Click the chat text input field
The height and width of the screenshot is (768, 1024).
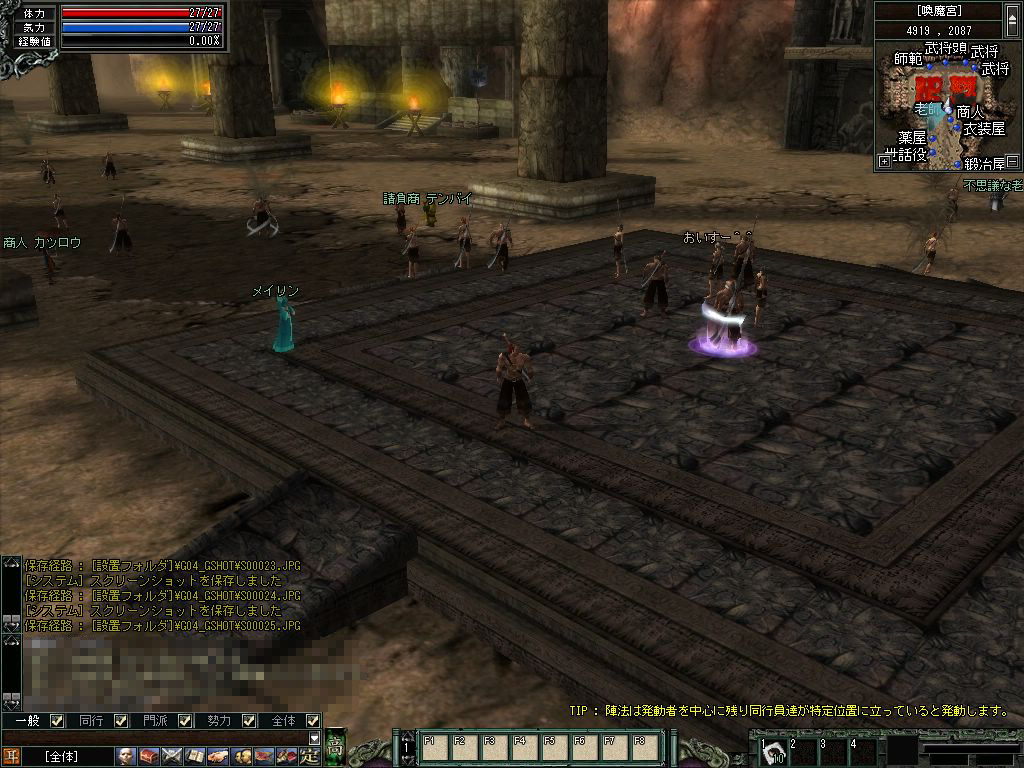[x=160, y=738]
